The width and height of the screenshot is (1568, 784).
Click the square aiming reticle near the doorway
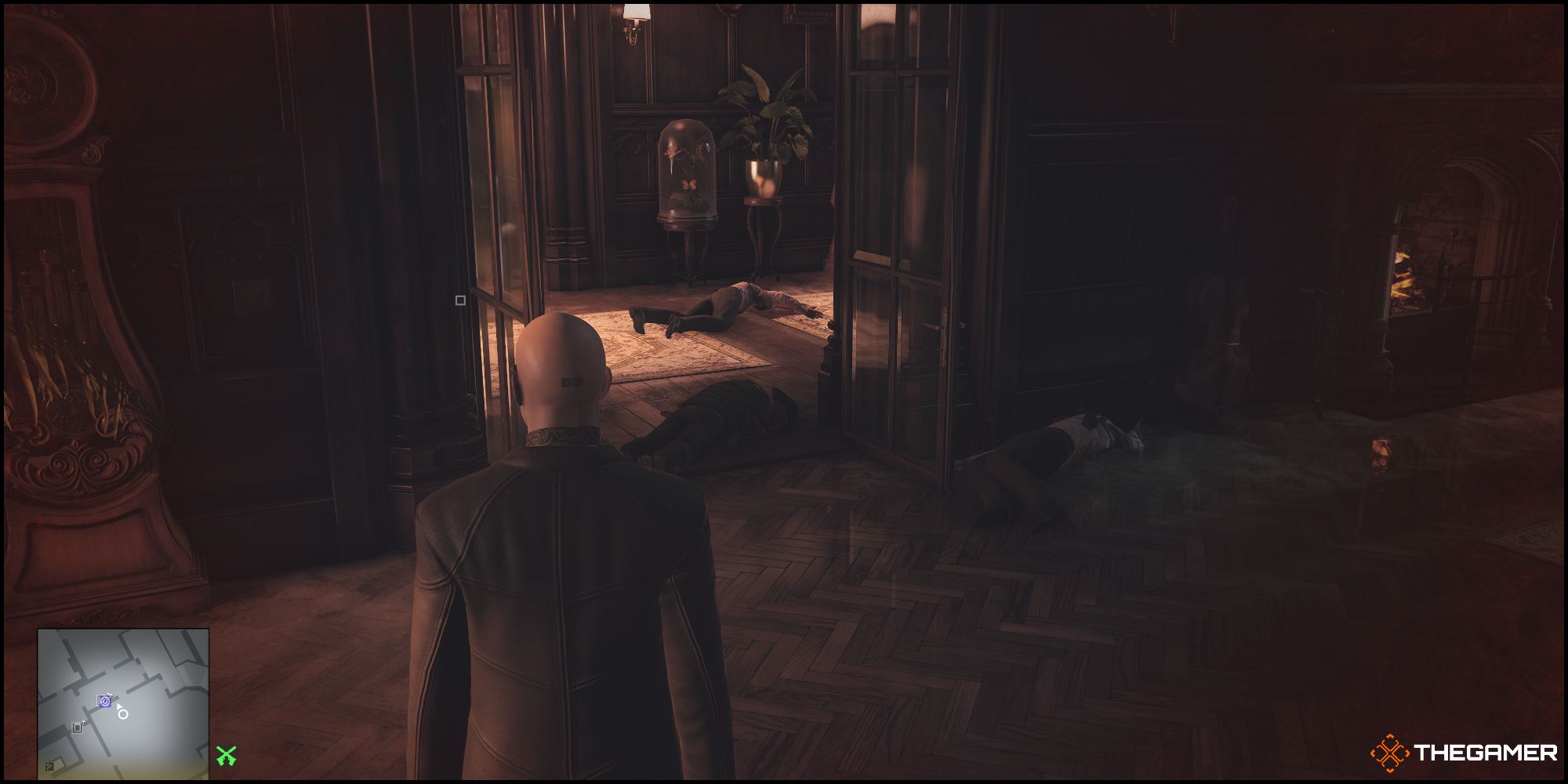tap(459, 299)
